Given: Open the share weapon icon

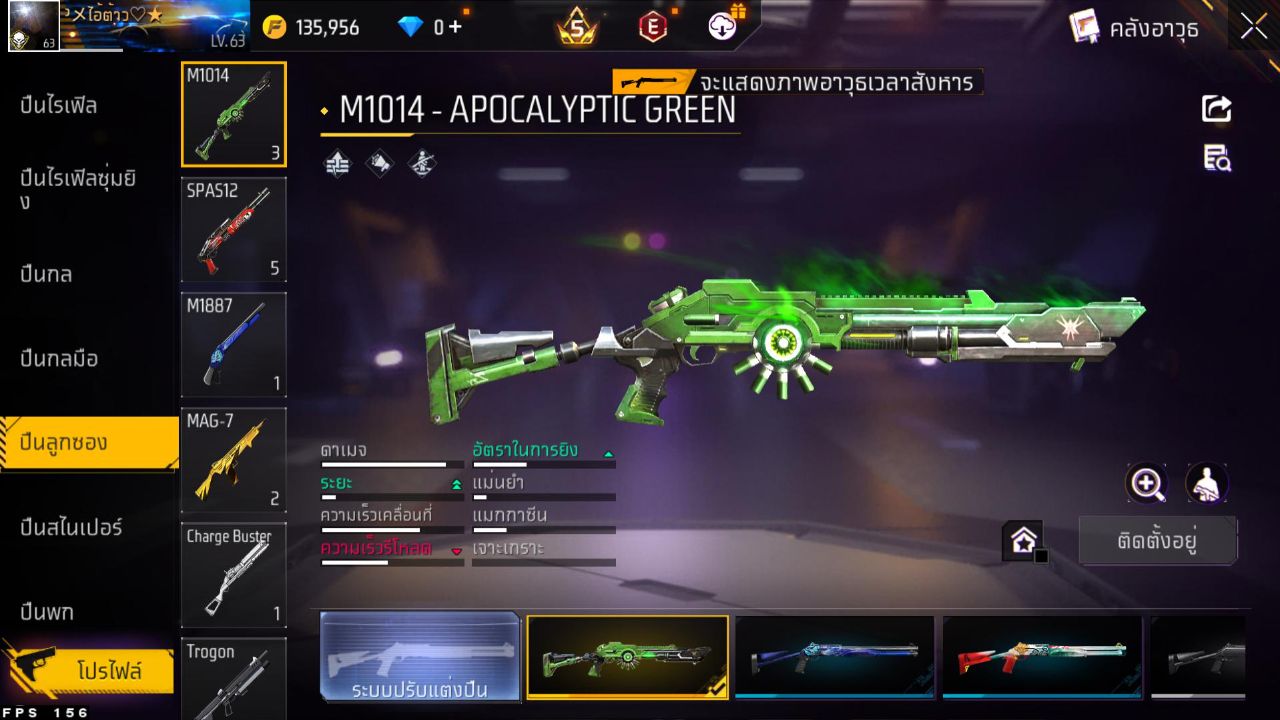Looking at the screenshot, I should (x=1216, y=108).
